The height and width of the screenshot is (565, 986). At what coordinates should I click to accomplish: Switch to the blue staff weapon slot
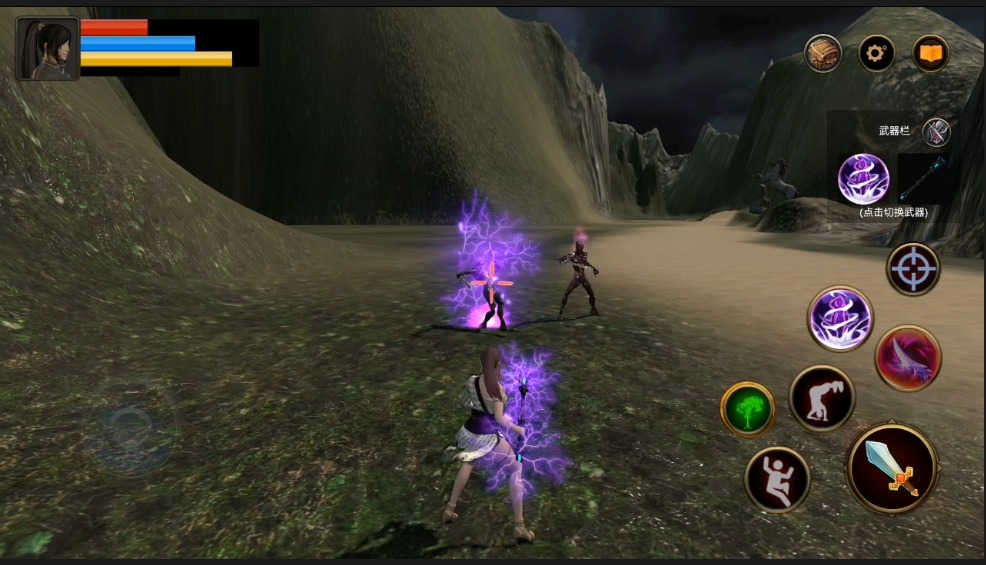tap(921, 179)
